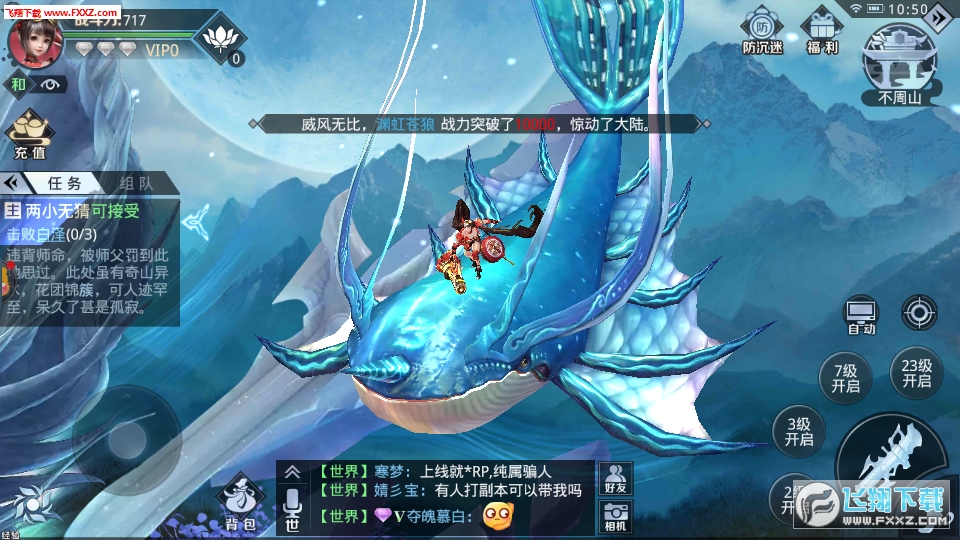
Task: Open the player avatar portrait
Action: click(35, 39)
